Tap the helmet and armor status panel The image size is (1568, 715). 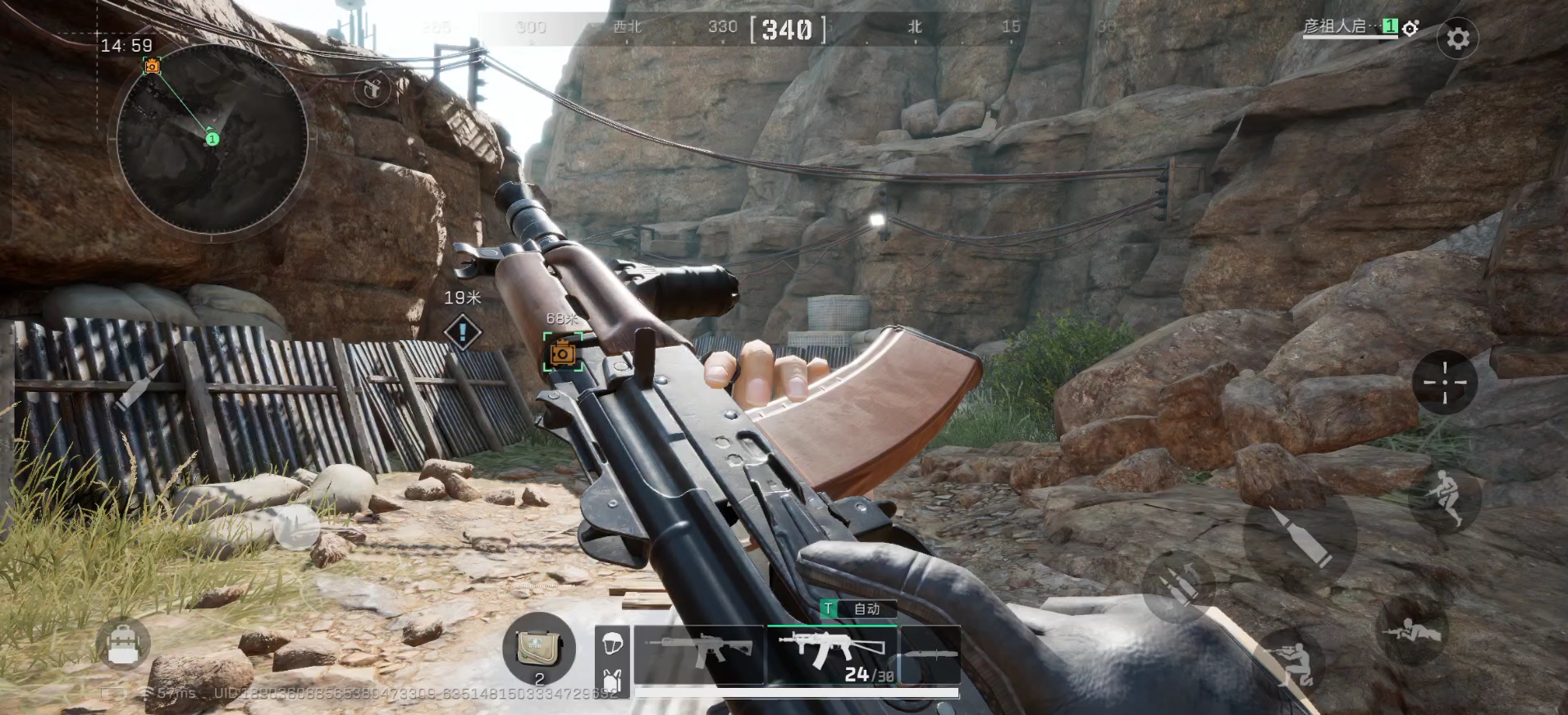pos(612,661)
